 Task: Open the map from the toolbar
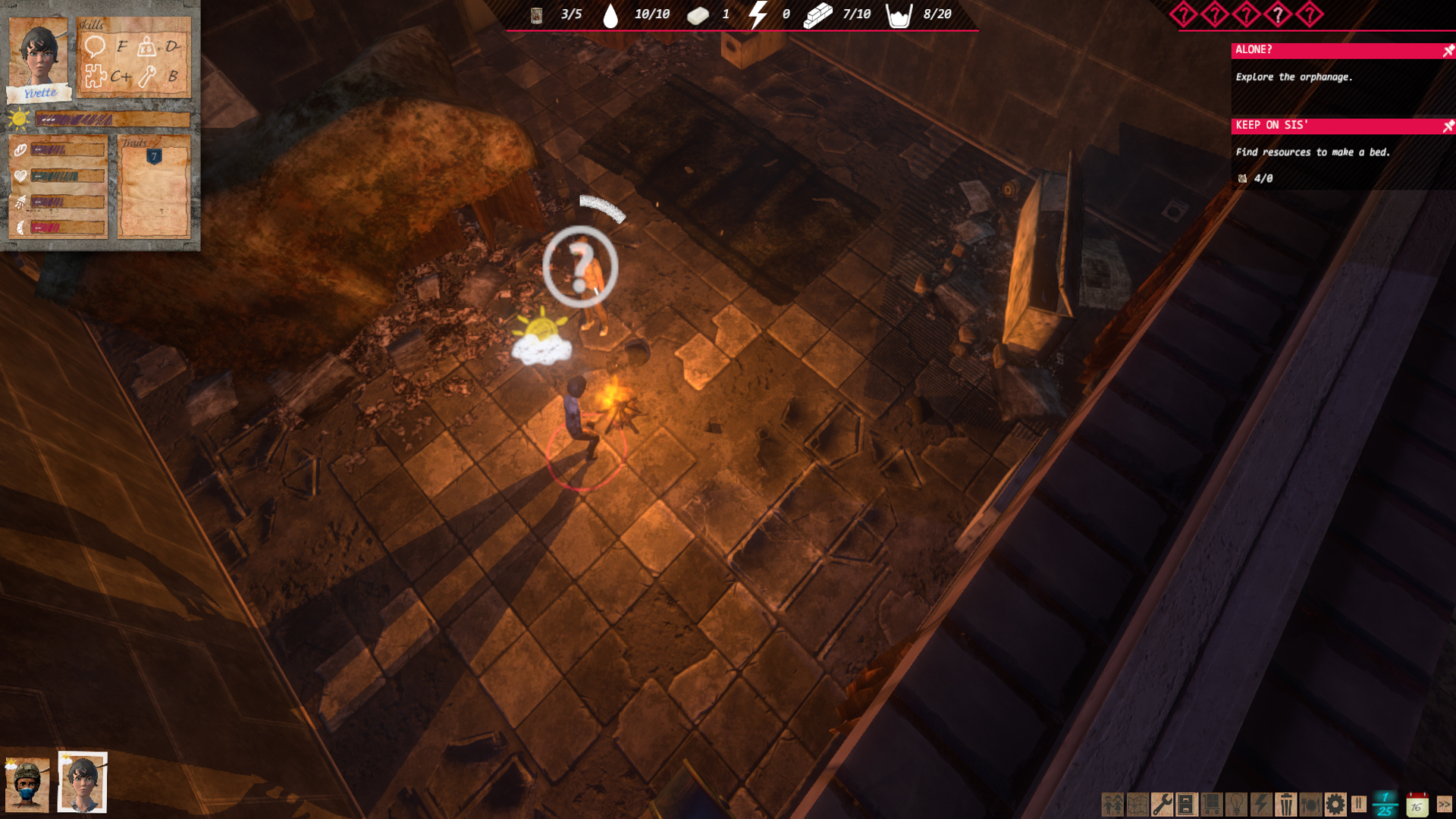[x=1137, y=804]
